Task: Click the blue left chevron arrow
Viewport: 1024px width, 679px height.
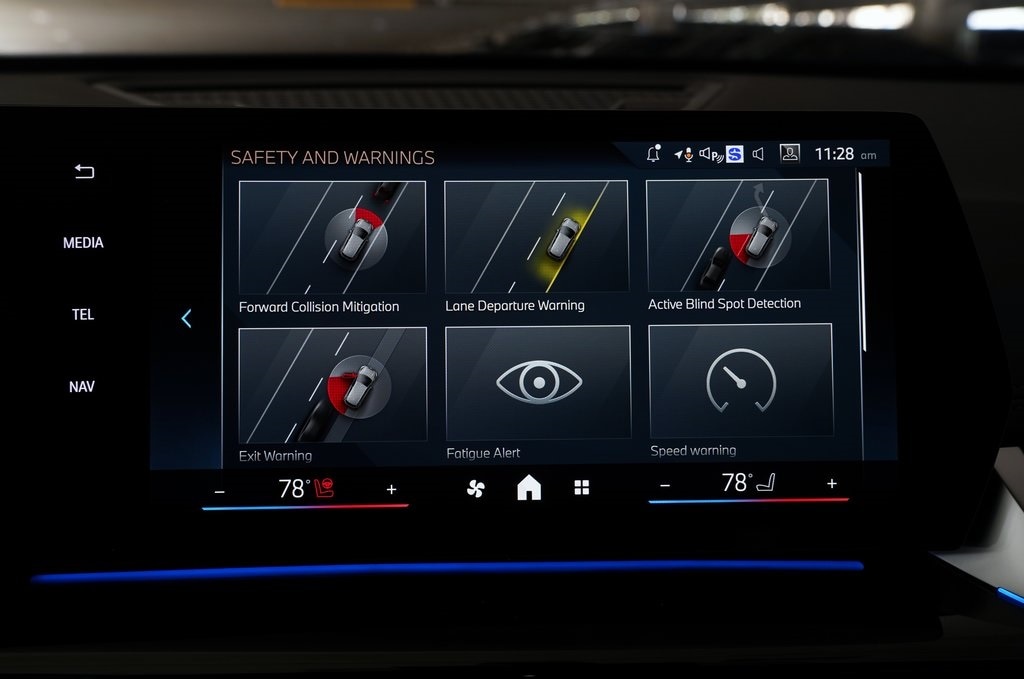Action: click(186, 319)
